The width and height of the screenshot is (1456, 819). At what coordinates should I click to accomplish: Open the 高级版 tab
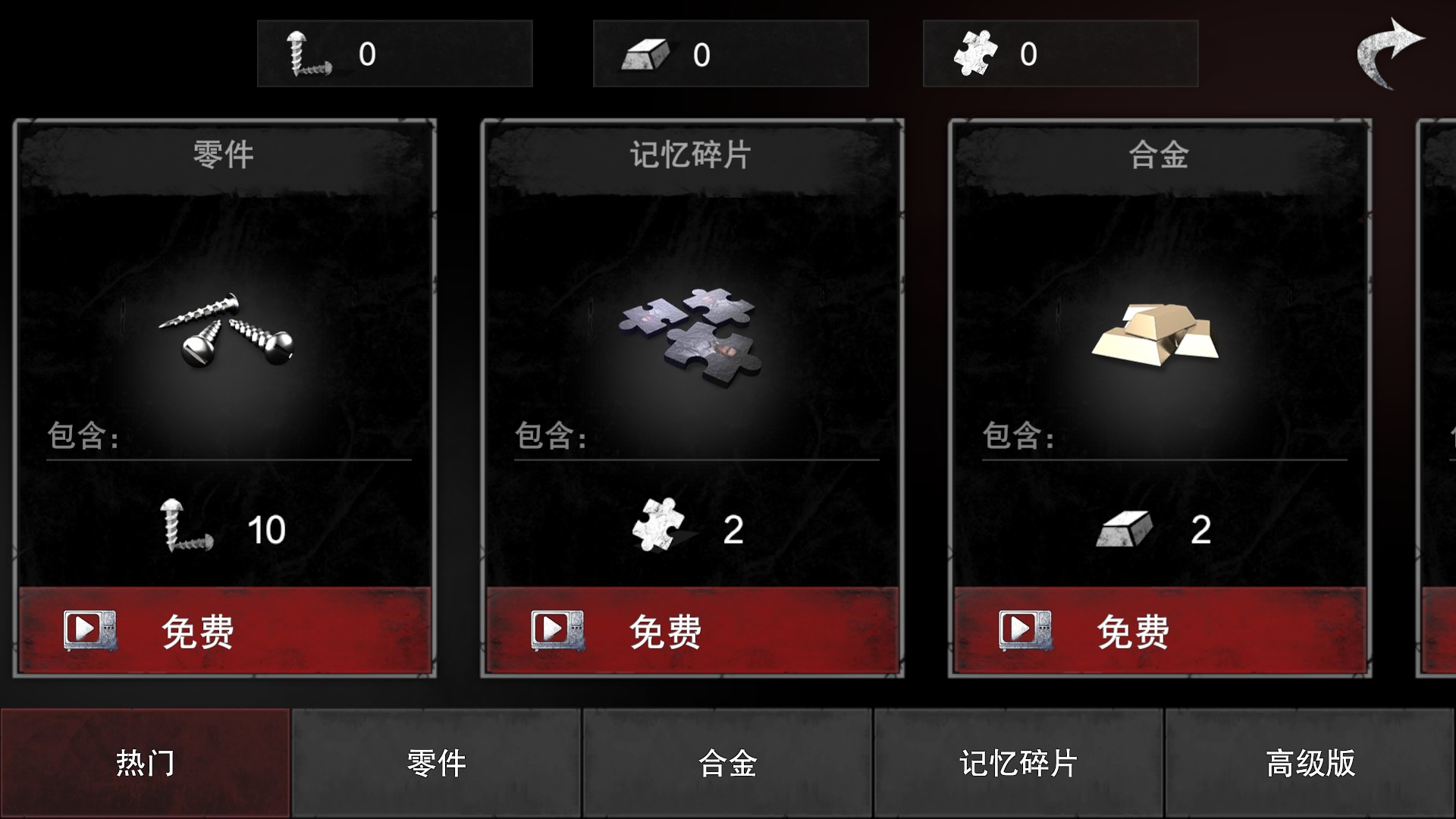(x=1310, y=764)
